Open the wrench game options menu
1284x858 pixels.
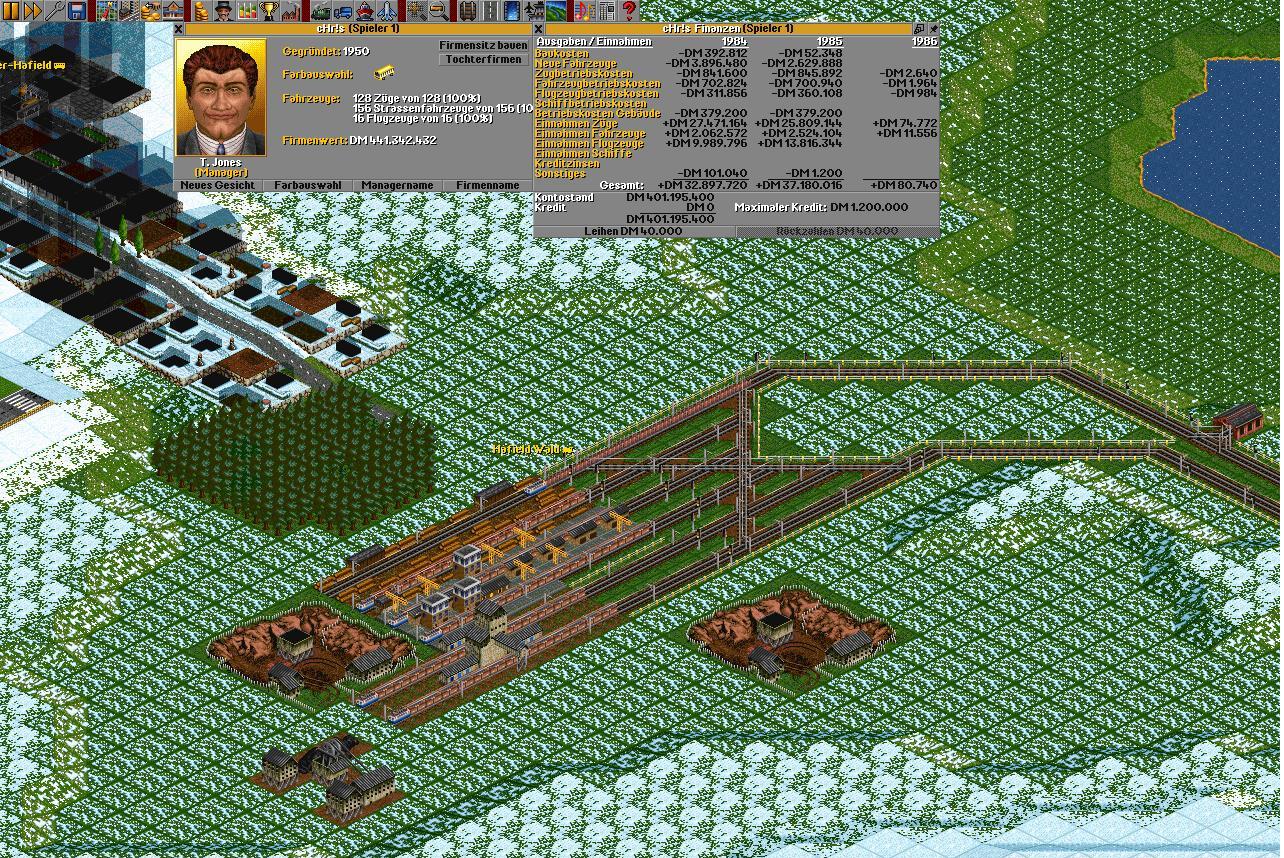click(x=56, y=11)
